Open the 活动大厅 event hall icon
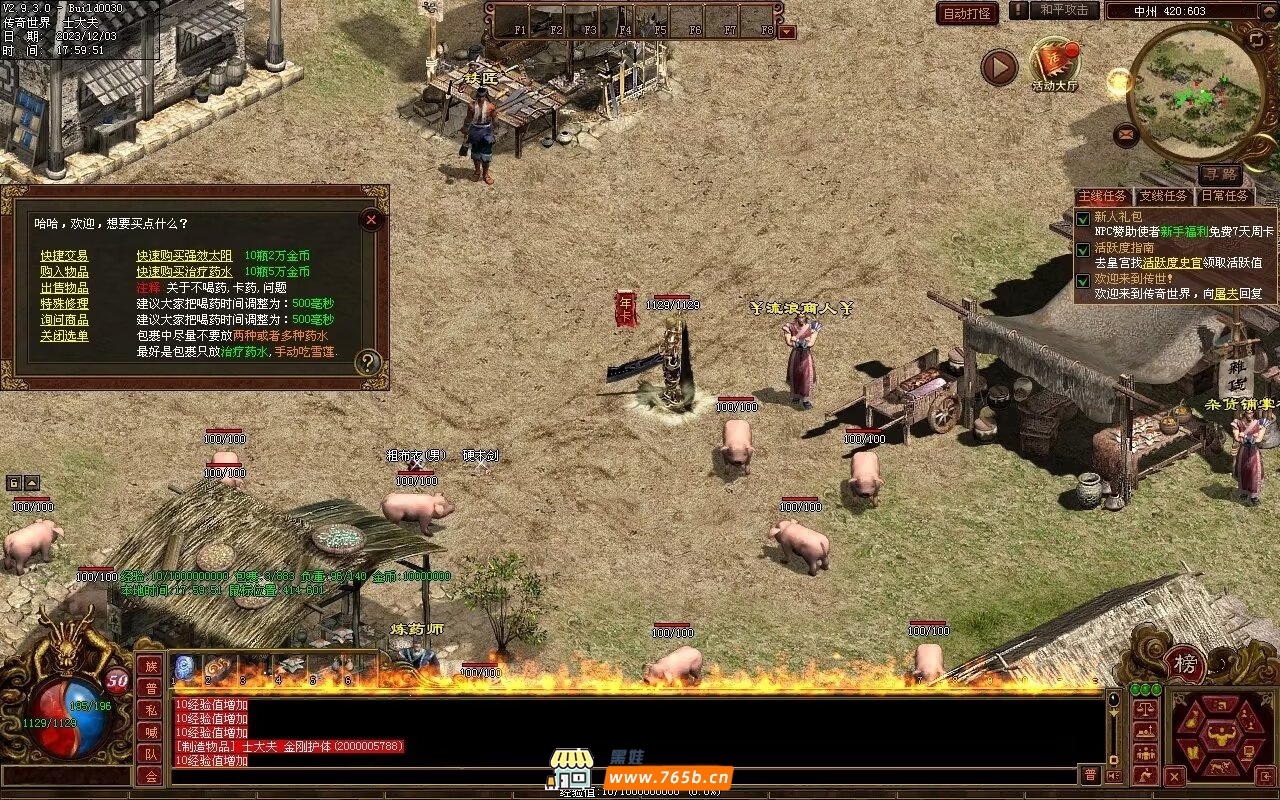This screenshot has height=800, width=1280. (1055, 62)
